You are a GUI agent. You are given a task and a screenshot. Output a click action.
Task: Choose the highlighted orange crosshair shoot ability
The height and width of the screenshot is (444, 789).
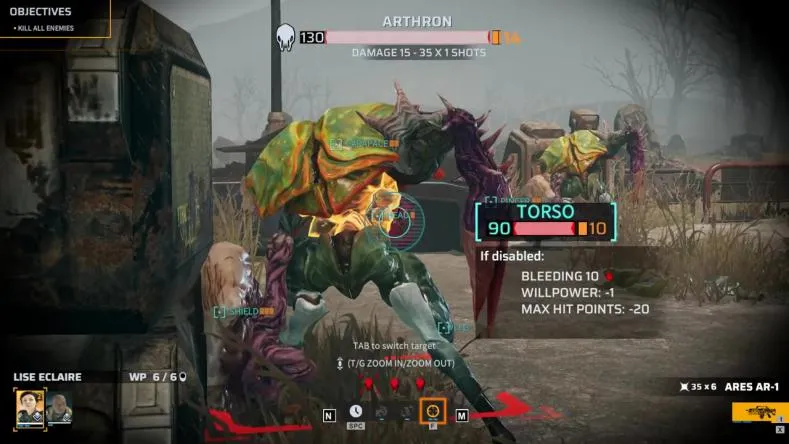432,411
